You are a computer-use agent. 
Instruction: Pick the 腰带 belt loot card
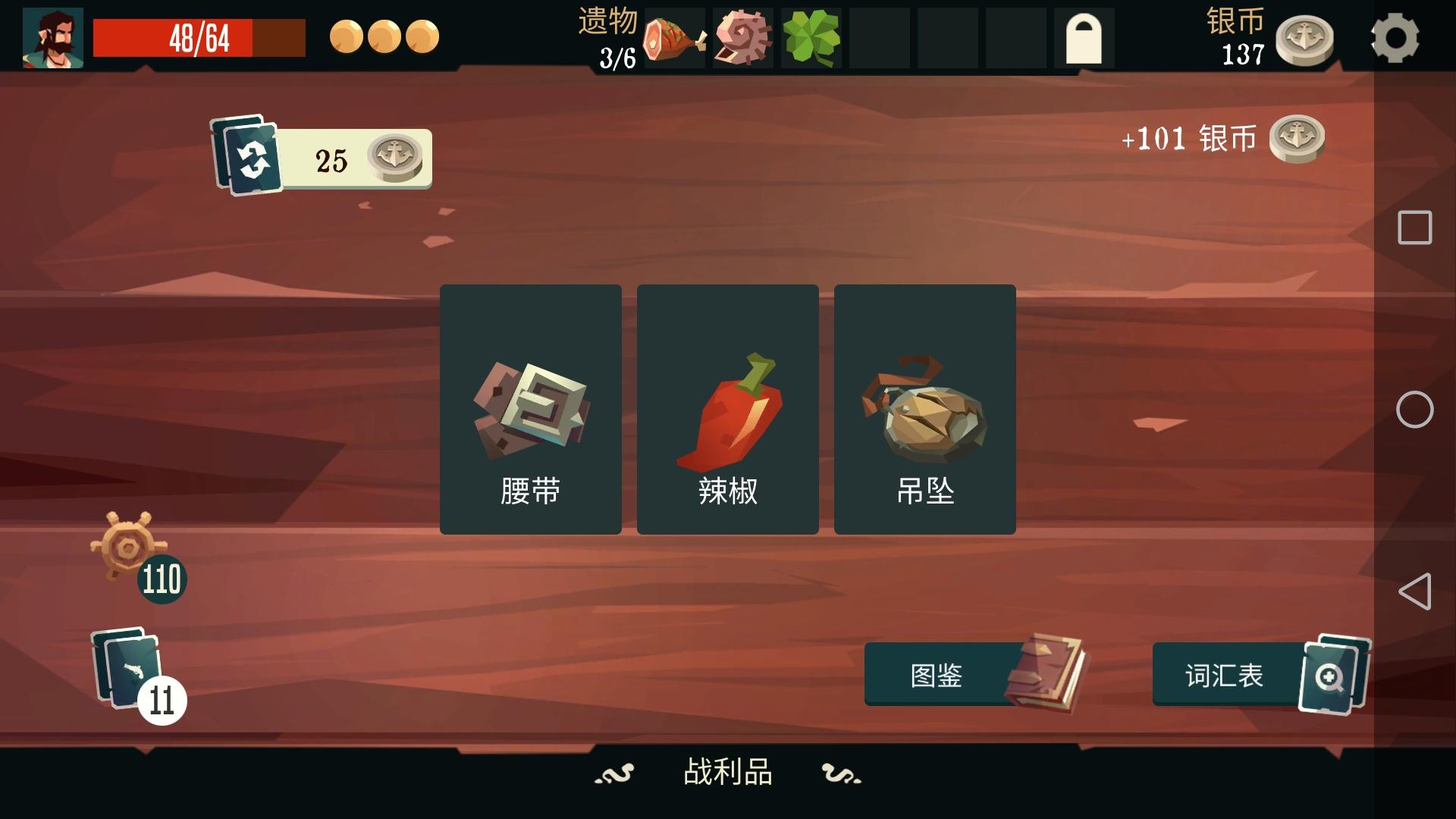click(530, 408)
